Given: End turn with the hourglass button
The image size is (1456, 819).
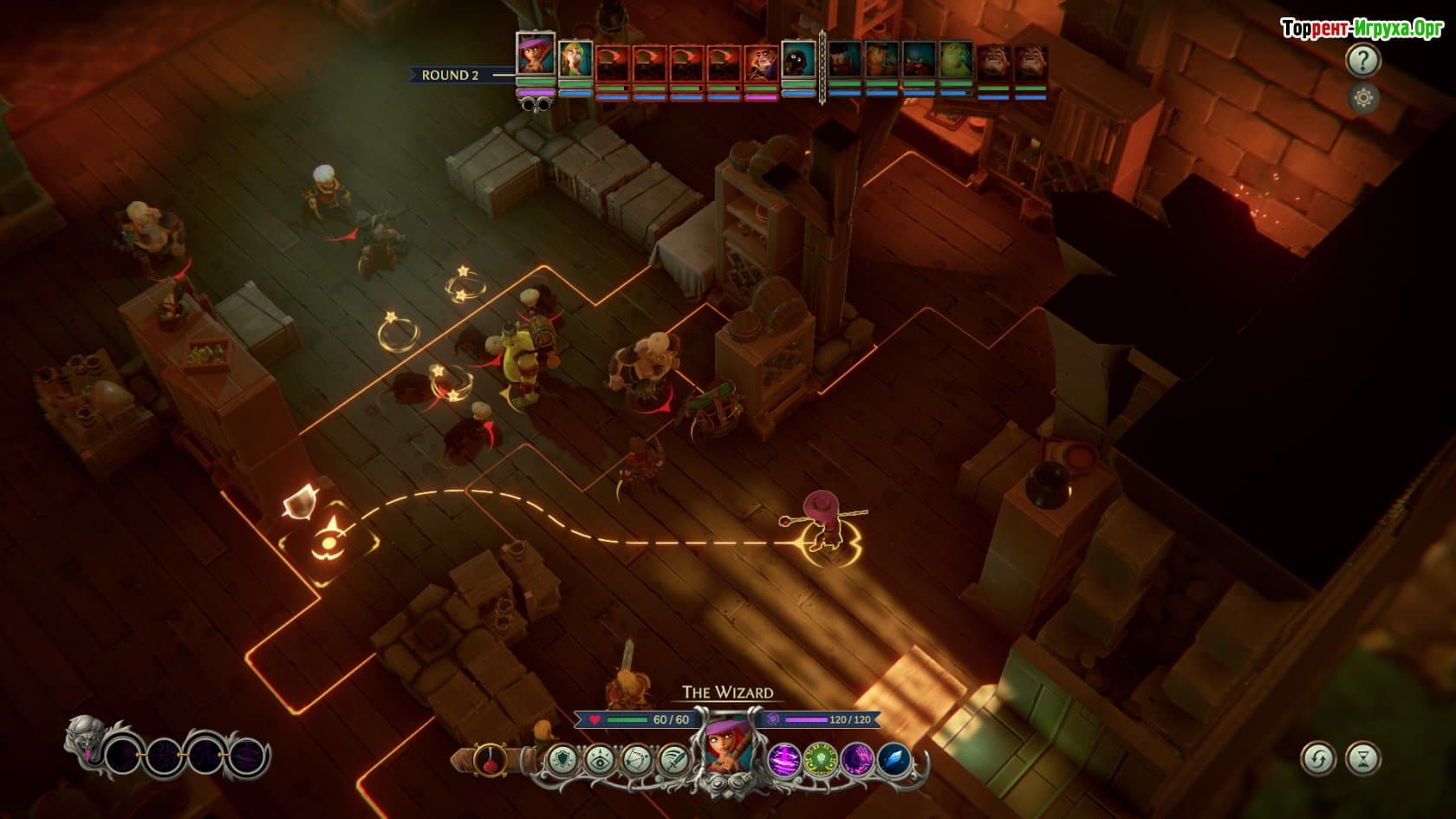Looking at the screenshot, I should pos(1362,759).
